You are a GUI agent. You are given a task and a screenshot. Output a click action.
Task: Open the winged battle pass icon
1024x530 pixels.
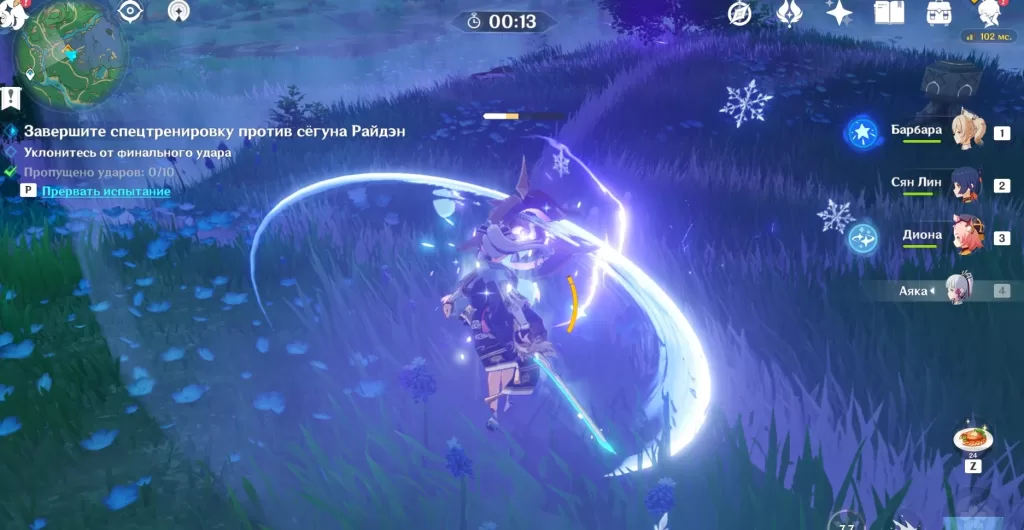point(789,13)
